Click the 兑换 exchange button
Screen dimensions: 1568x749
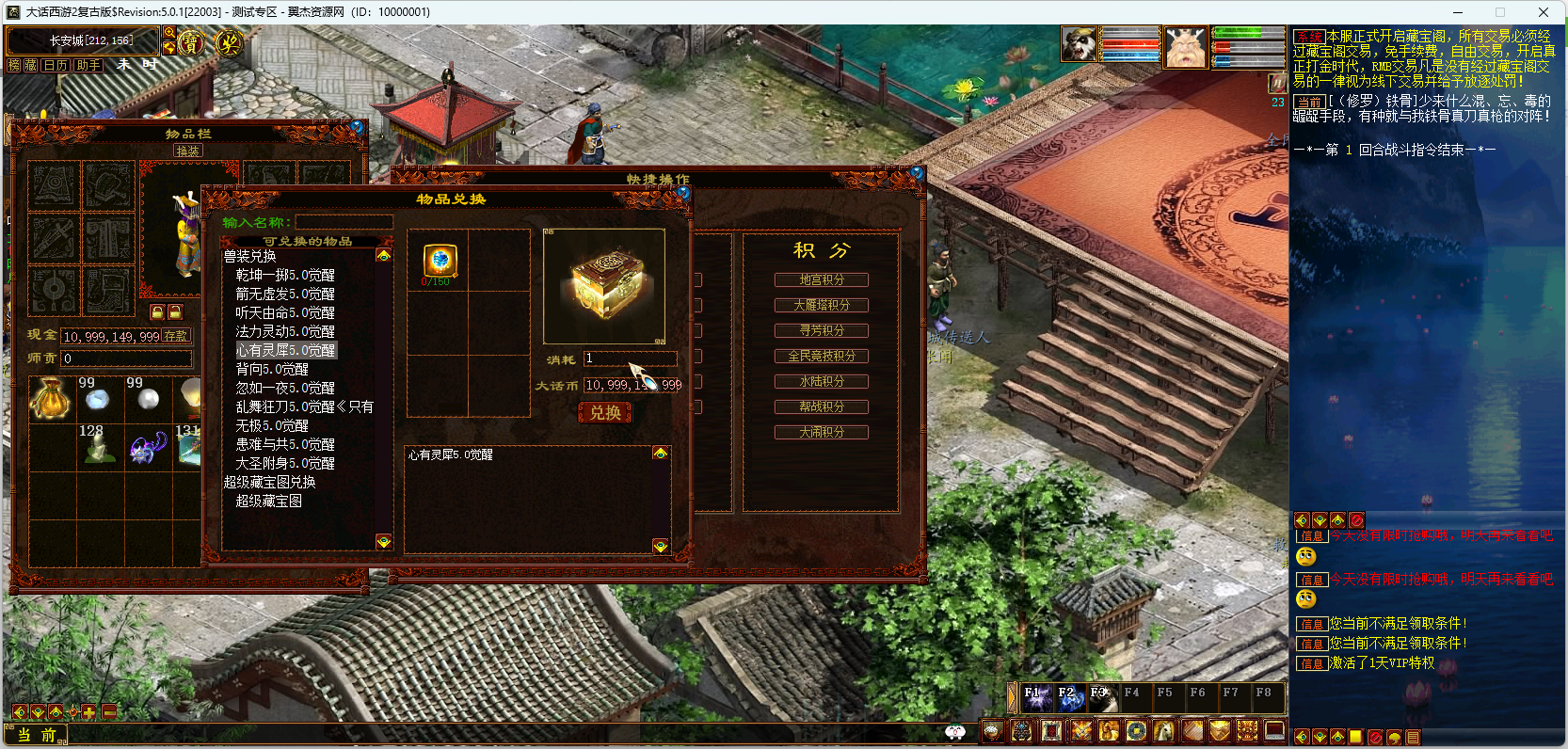point(604,413)
